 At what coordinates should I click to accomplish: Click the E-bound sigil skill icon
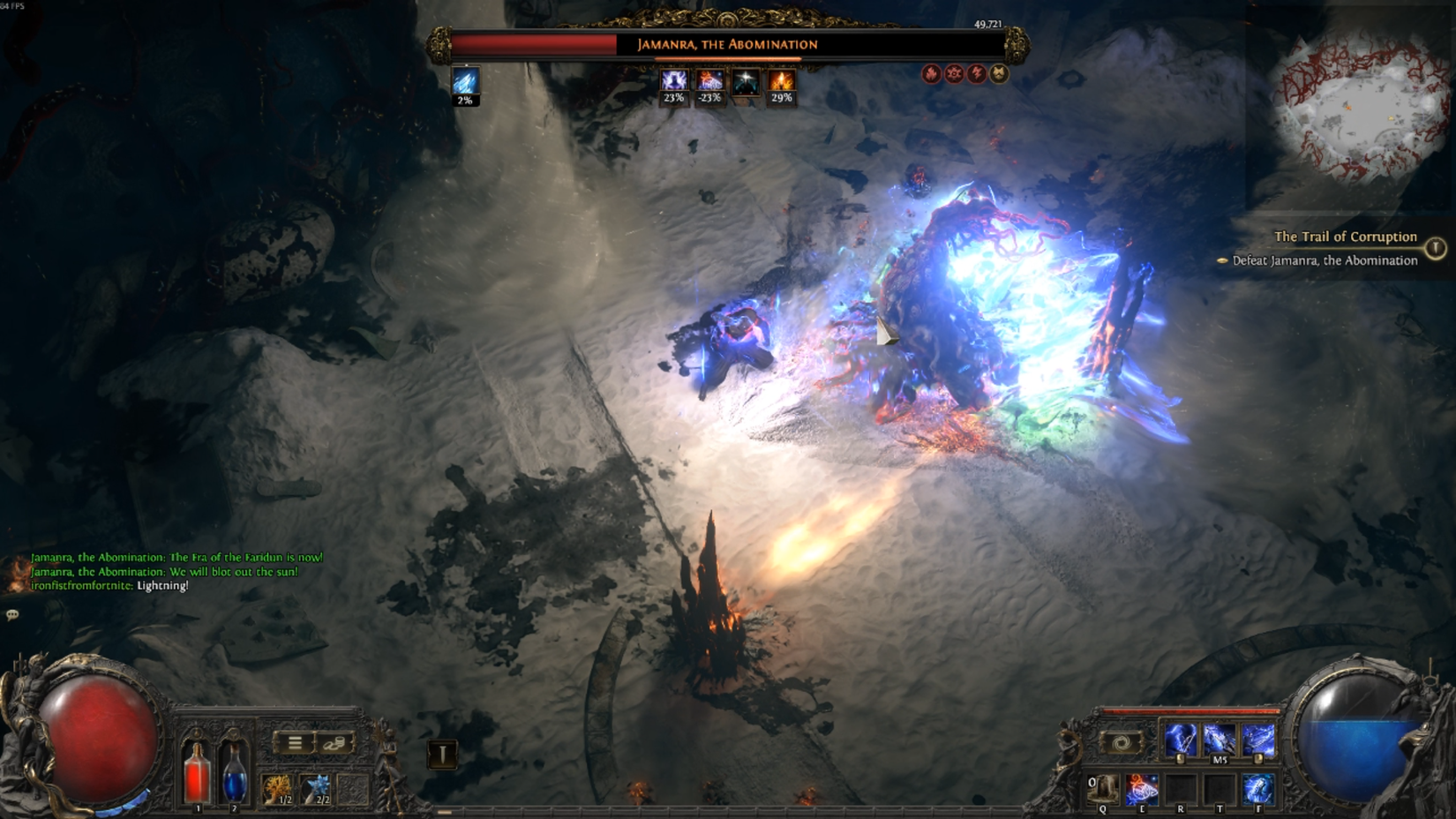(x=1143, y=790)
